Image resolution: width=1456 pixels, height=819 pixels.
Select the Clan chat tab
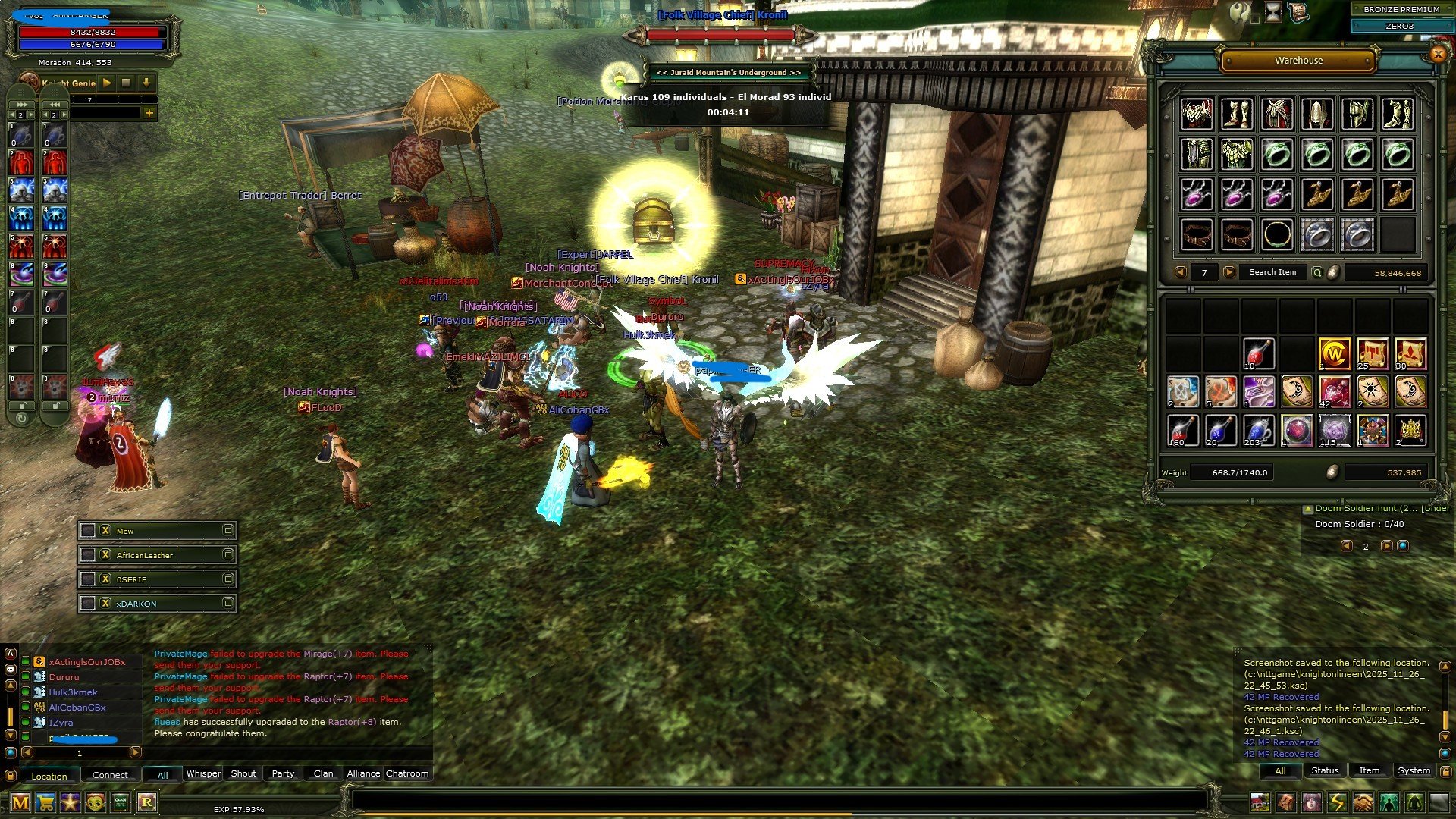point(323,773)
